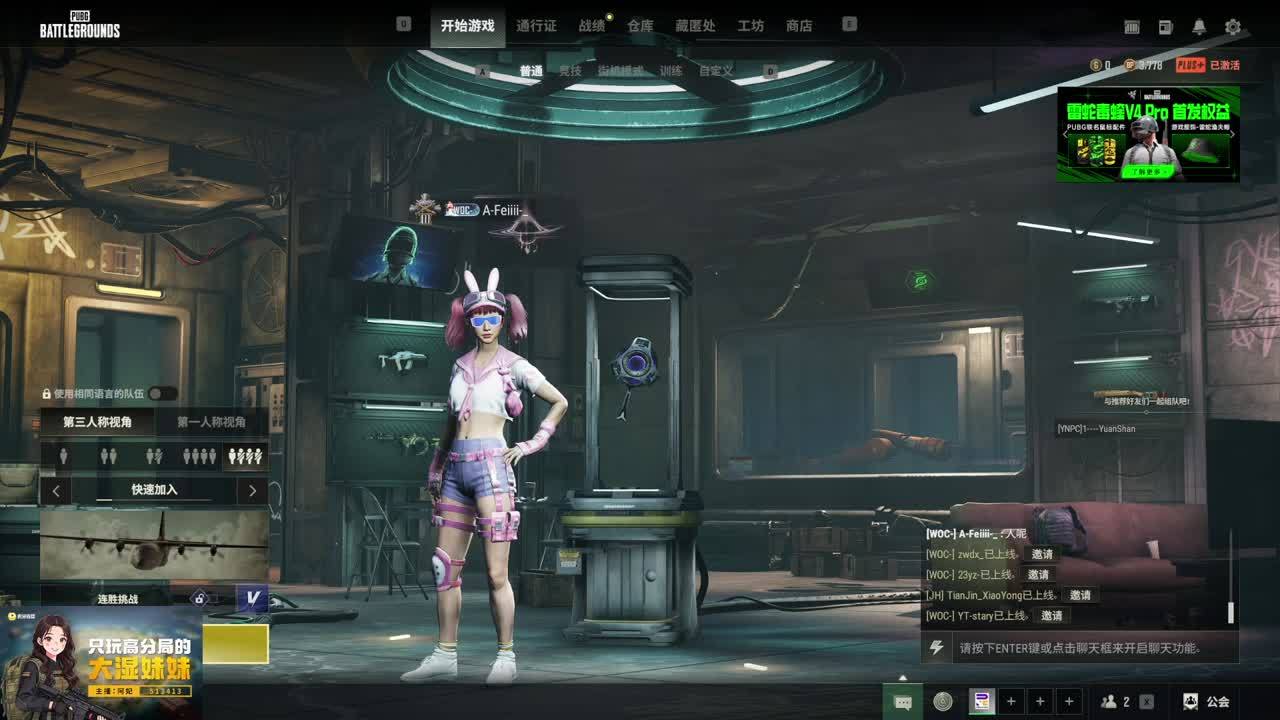This screenshot has height=720, width=1280.
Task: Show next mode with right arrow
Action: pos(252,491)
